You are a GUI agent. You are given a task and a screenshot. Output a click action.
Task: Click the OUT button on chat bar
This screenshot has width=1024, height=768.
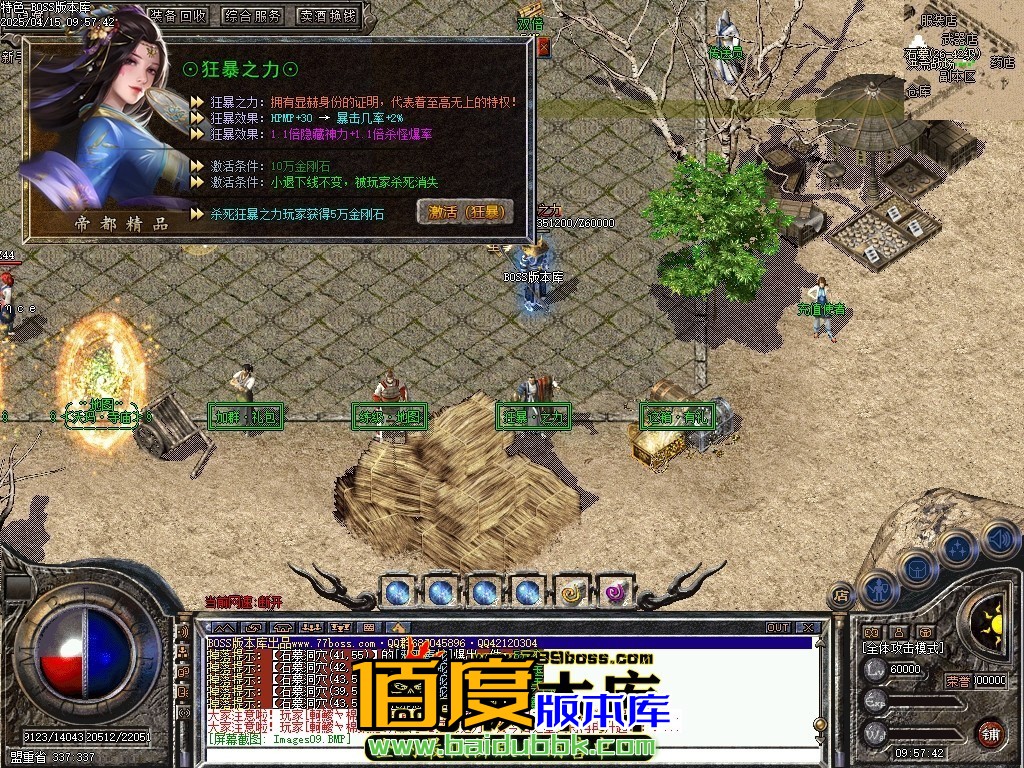point(778,628)
